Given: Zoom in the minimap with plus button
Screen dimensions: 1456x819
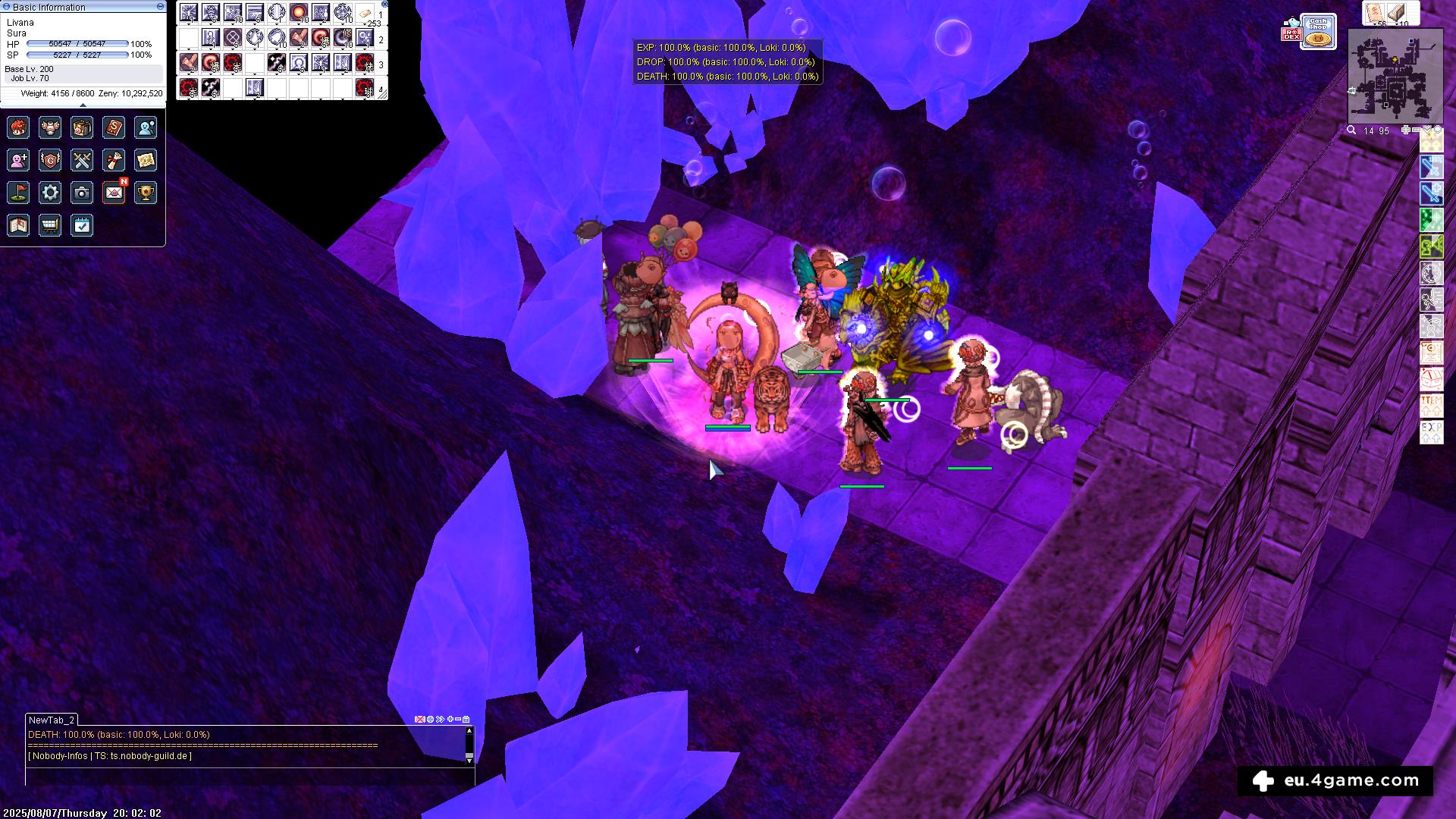Looking at the screenshot, I should click(x=1405, y=130).
